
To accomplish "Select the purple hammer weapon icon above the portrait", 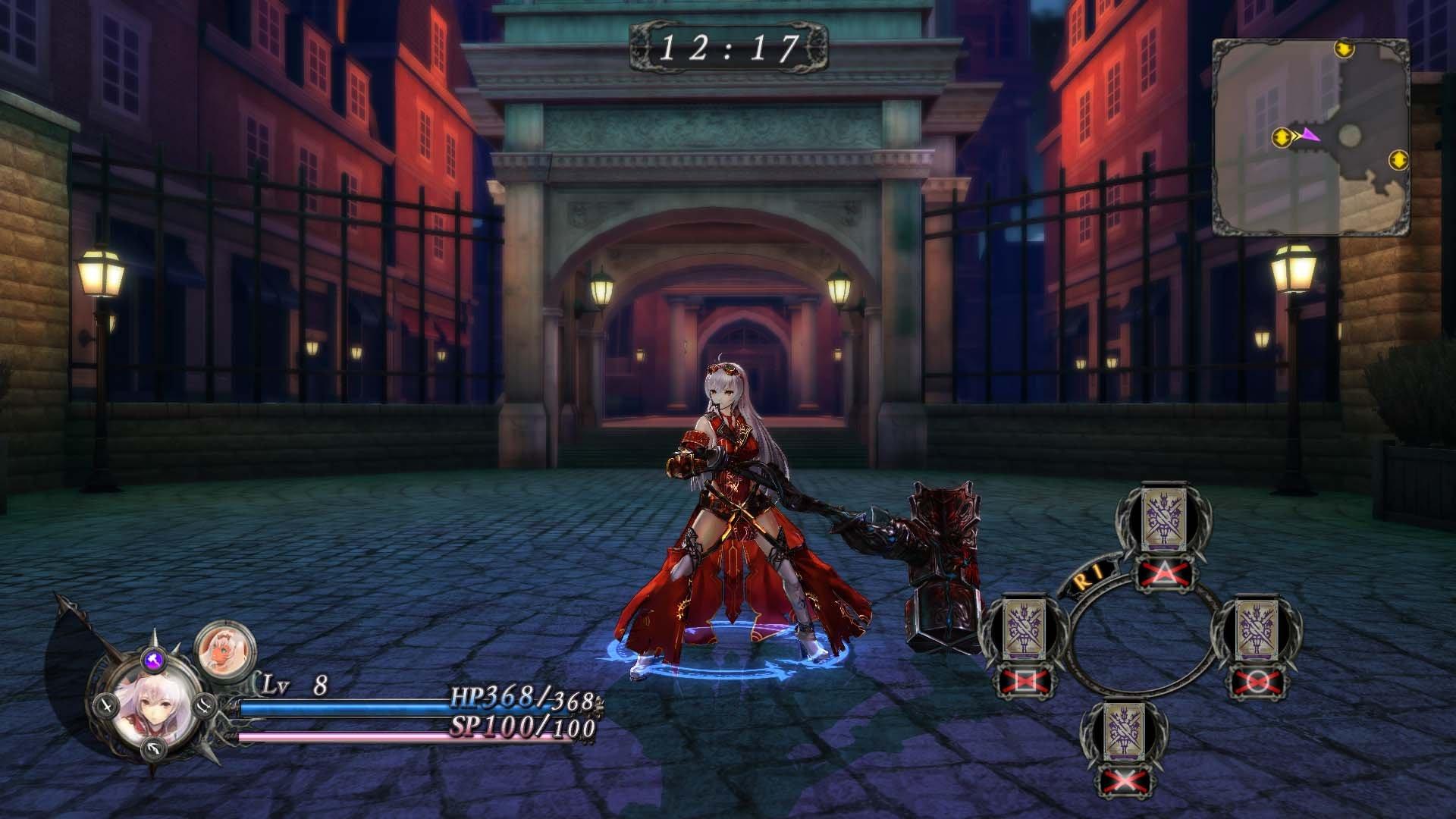I will point(155,660).
